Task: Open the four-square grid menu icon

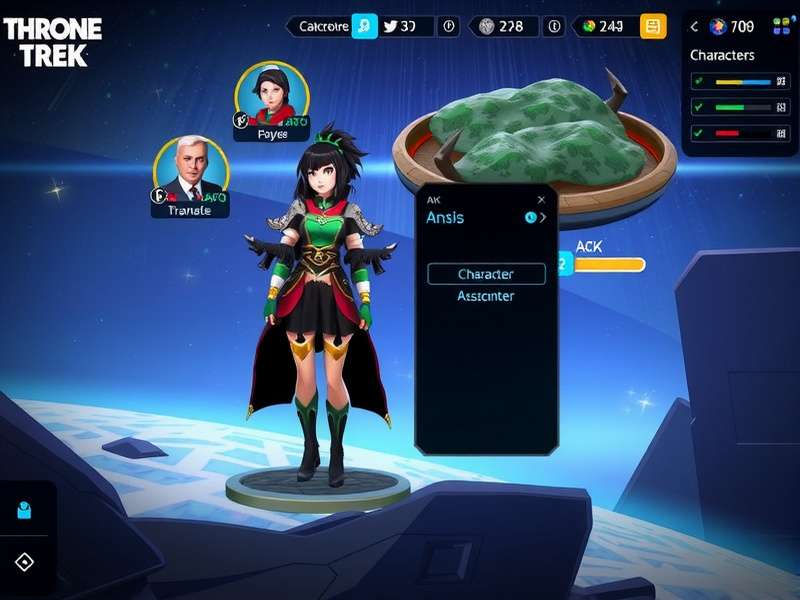Action: pos(781,27)
